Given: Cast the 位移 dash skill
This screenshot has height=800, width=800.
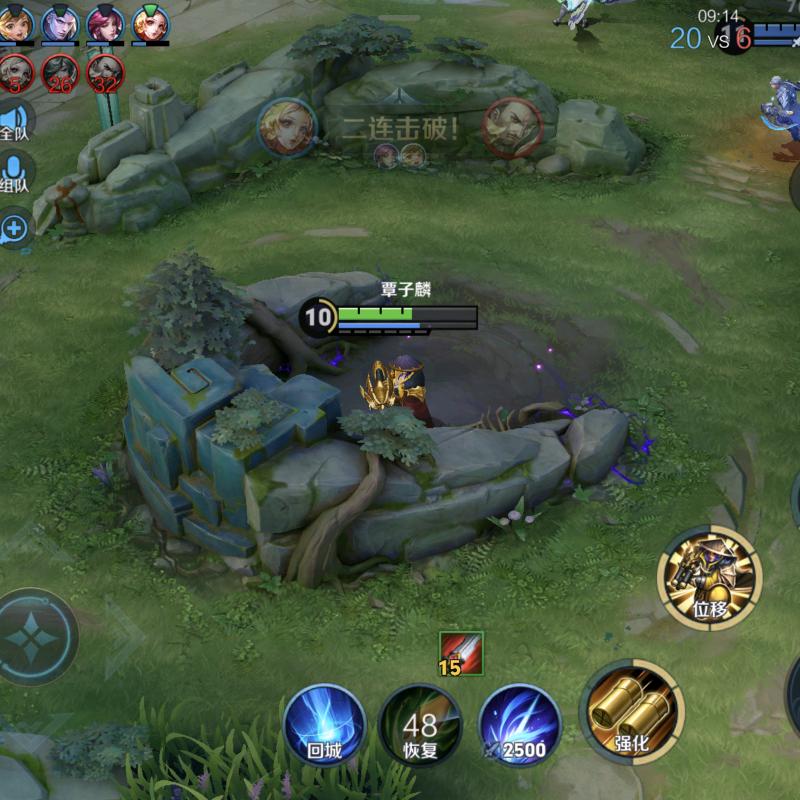Looking at the screenshot, I should [x=710, y=578].
